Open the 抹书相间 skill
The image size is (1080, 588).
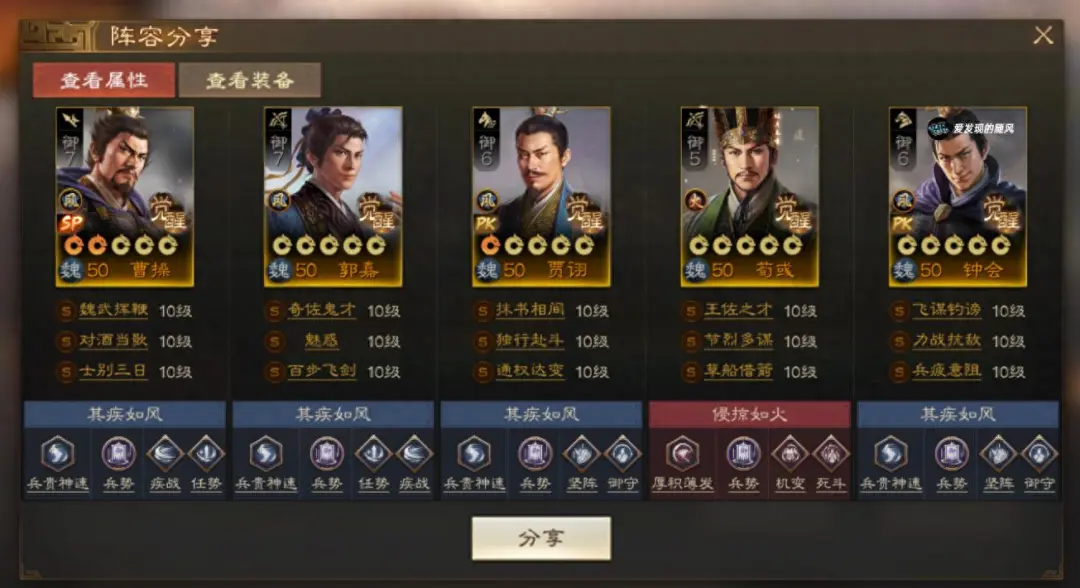point(529,311)
